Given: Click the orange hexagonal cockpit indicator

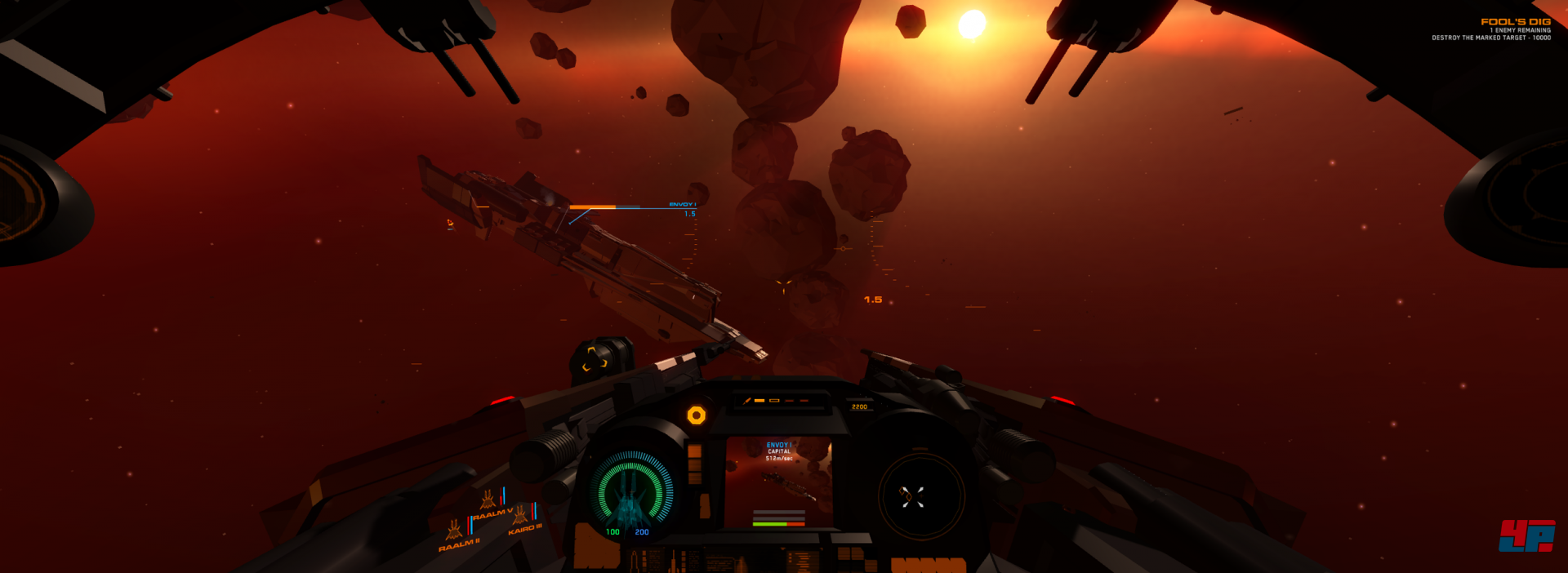Looking at the screenshot, I should (696, 415).
